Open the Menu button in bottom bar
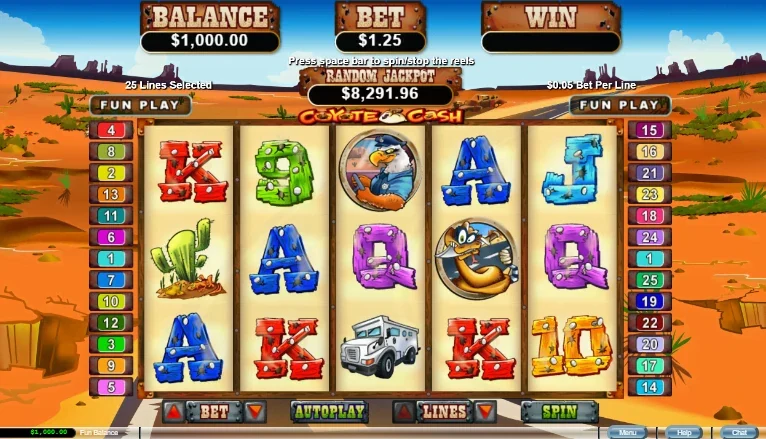Screen dimensions: 766x439 (x=628, y=433)
